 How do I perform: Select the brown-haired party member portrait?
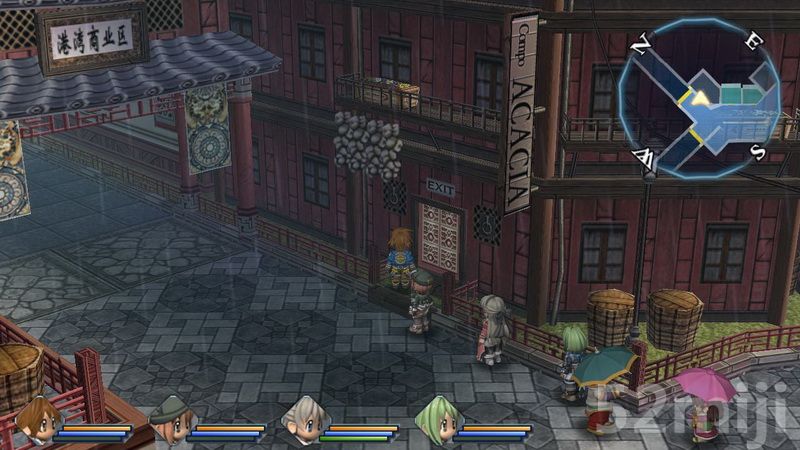(x=38, y=418)
